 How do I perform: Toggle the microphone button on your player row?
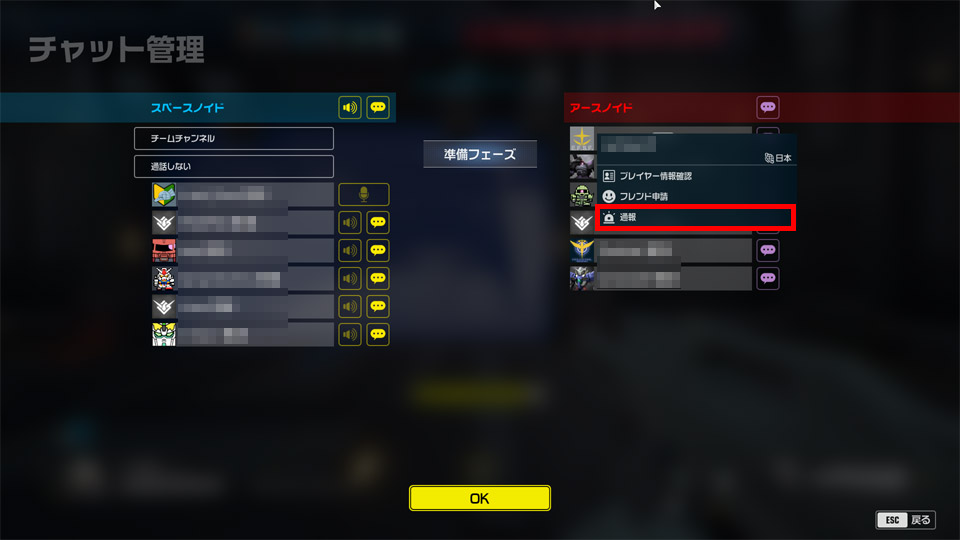click(x=364, y=194)
